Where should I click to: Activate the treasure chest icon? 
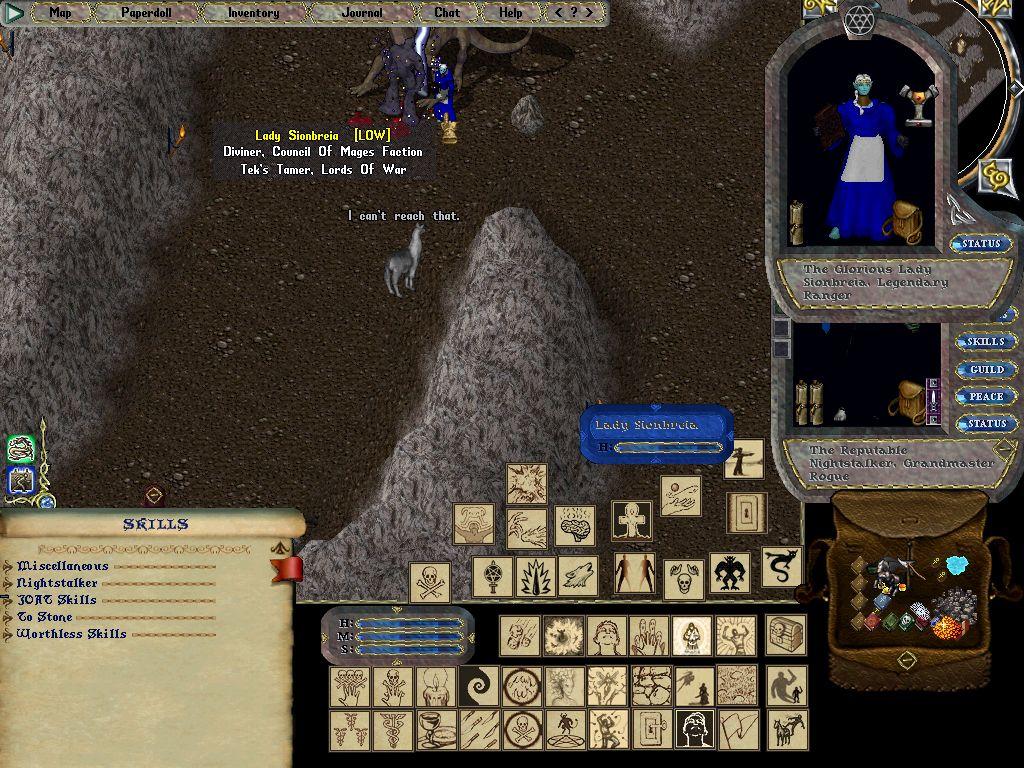click(x=786, y=635)
